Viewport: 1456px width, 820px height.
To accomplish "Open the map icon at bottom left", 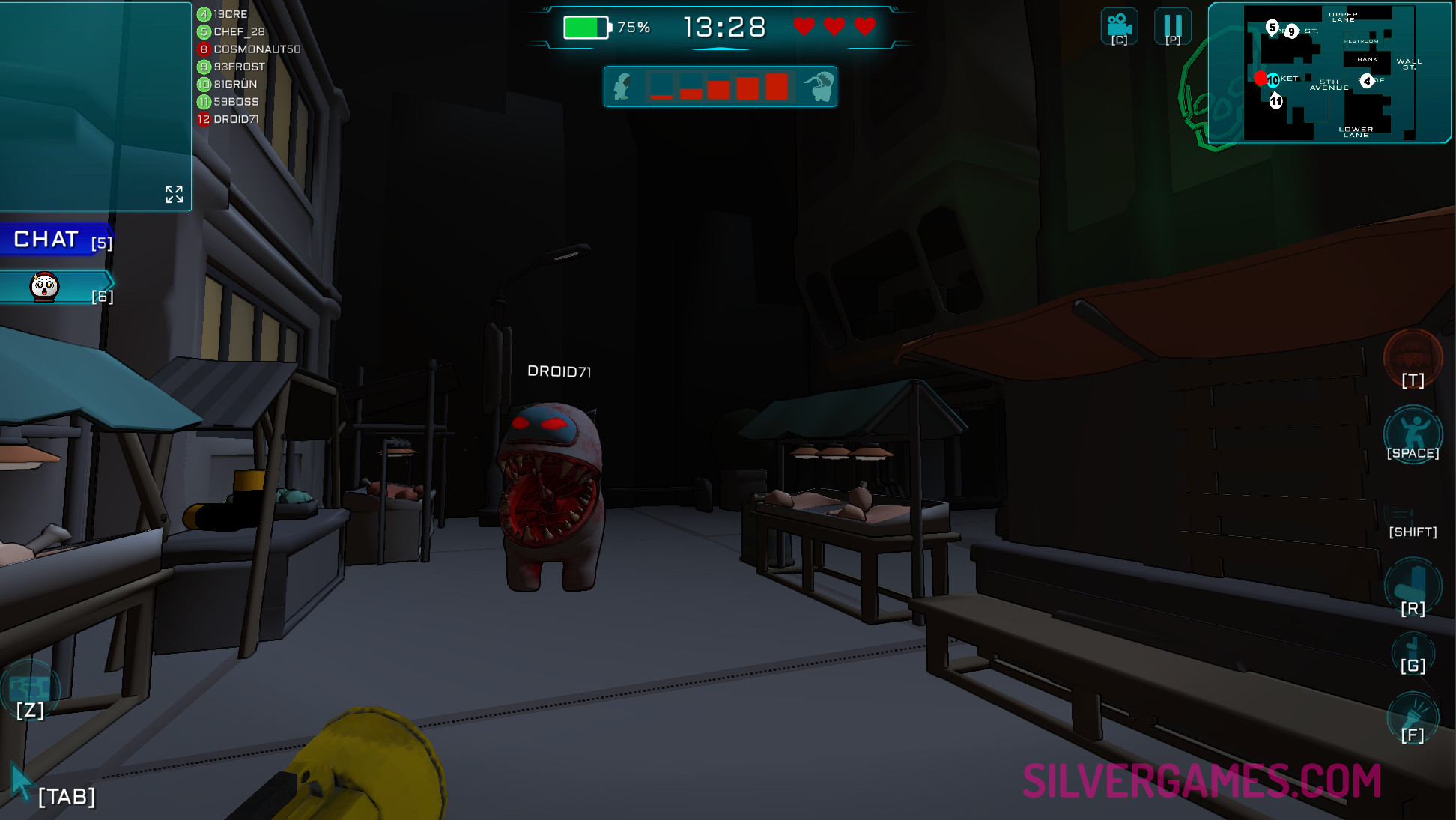I will coord(30,686).
